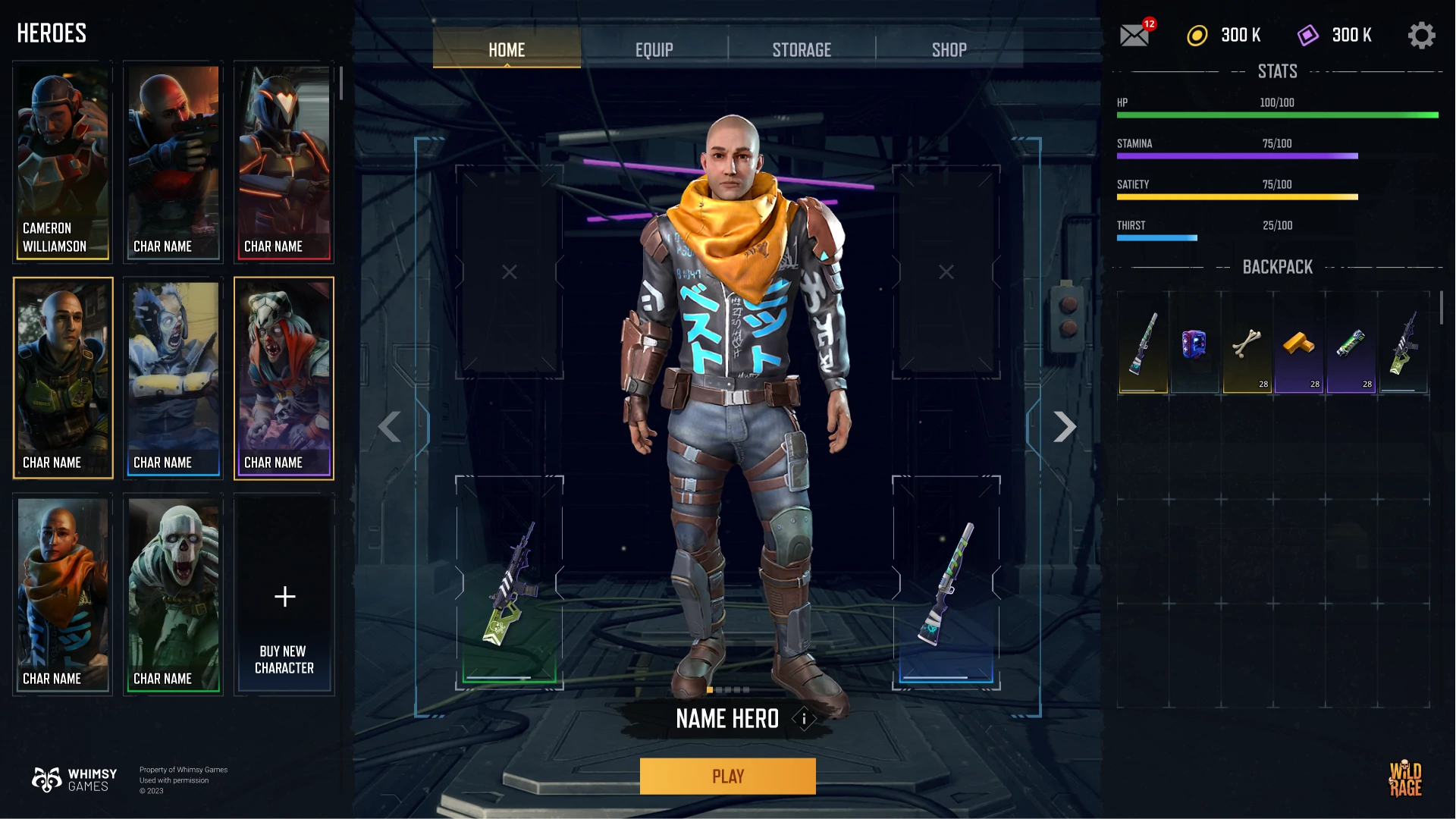Image resolution: width=1456 pixels, height=819 pixels.
Task: Select the skeleton hero card
Action: pos(174,595)
